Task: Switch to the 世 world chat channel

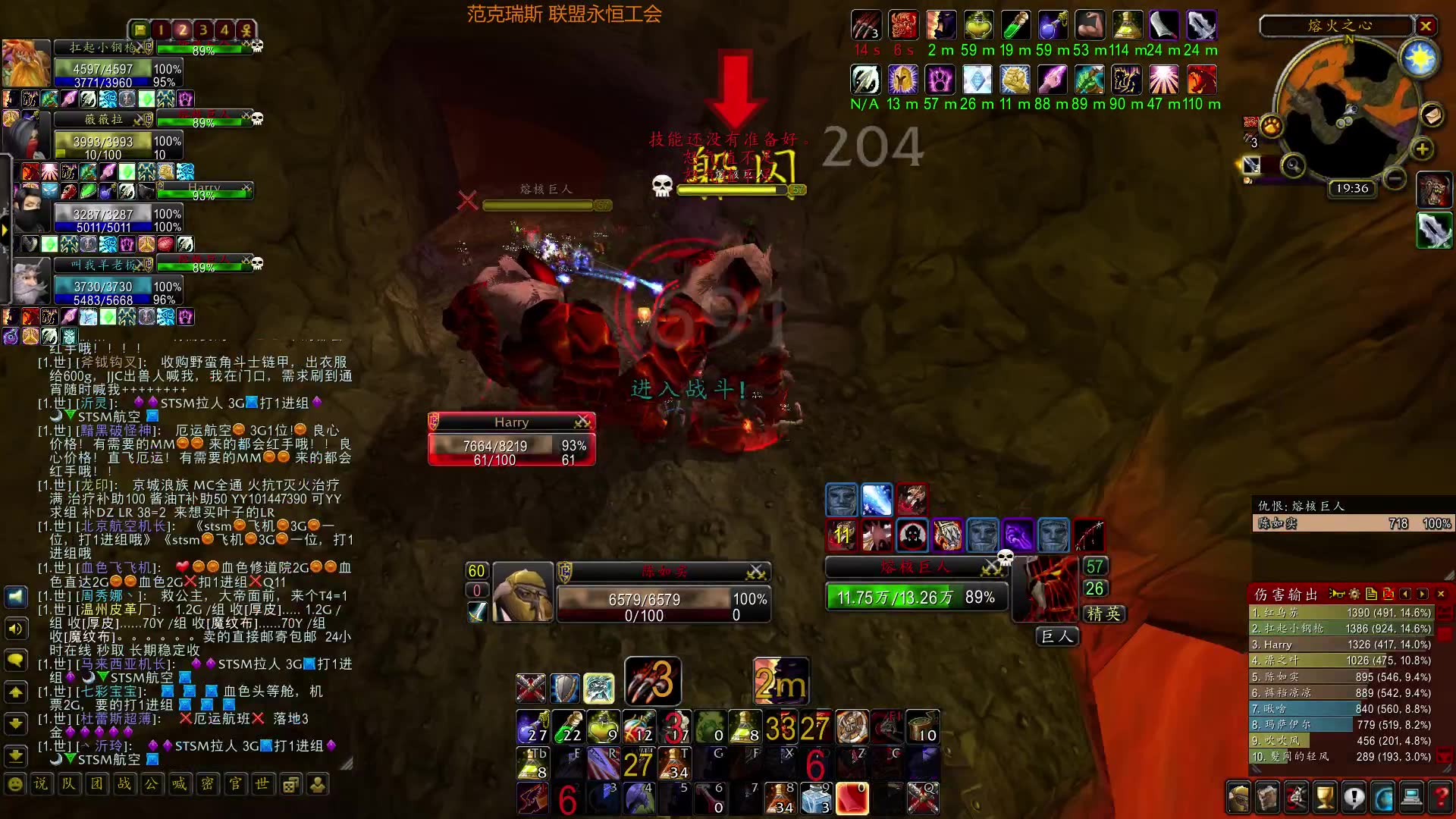Action: (262, 784)
